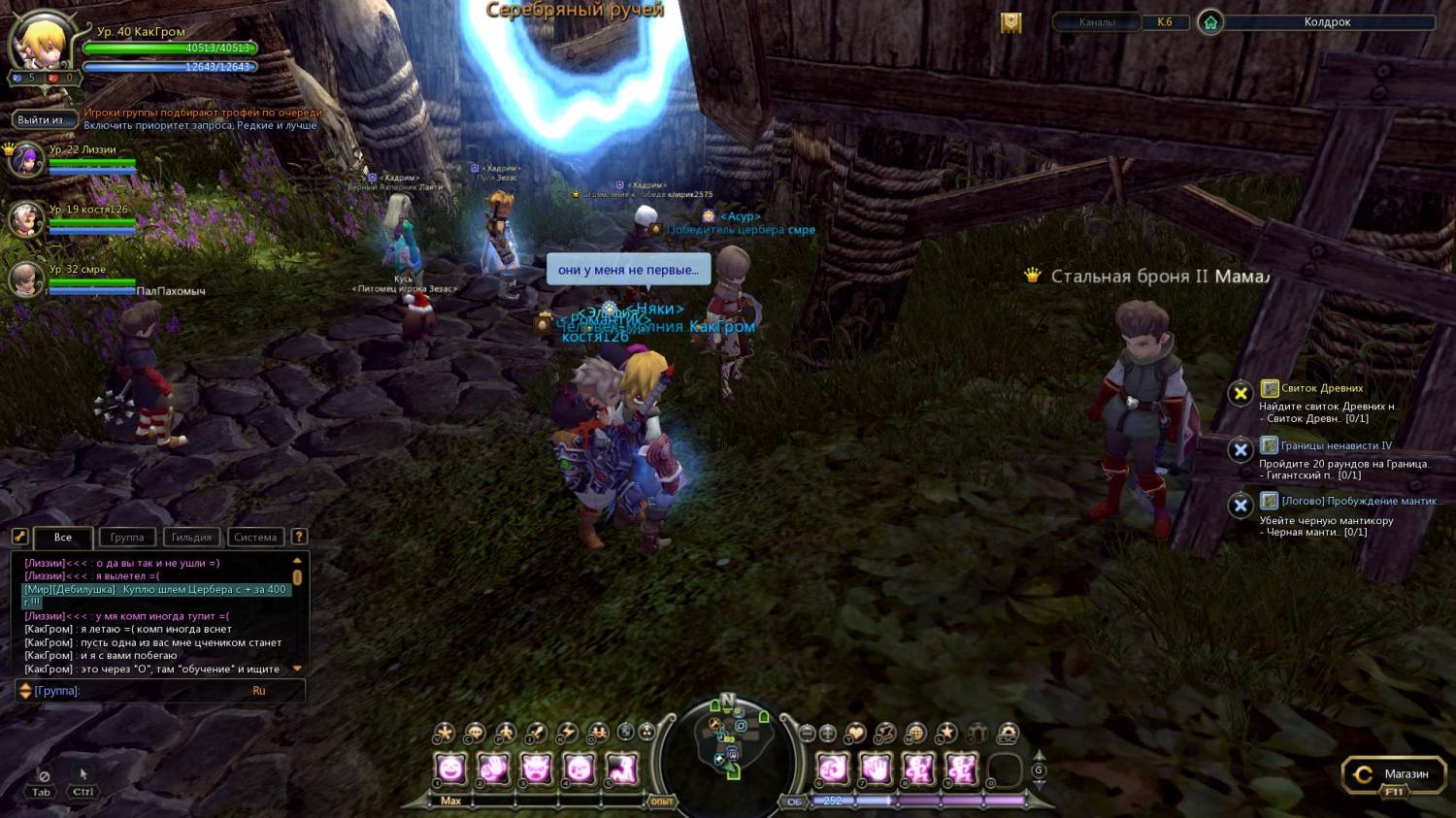Open the Система chat tab
The image size is (1456, 818).
255,537
